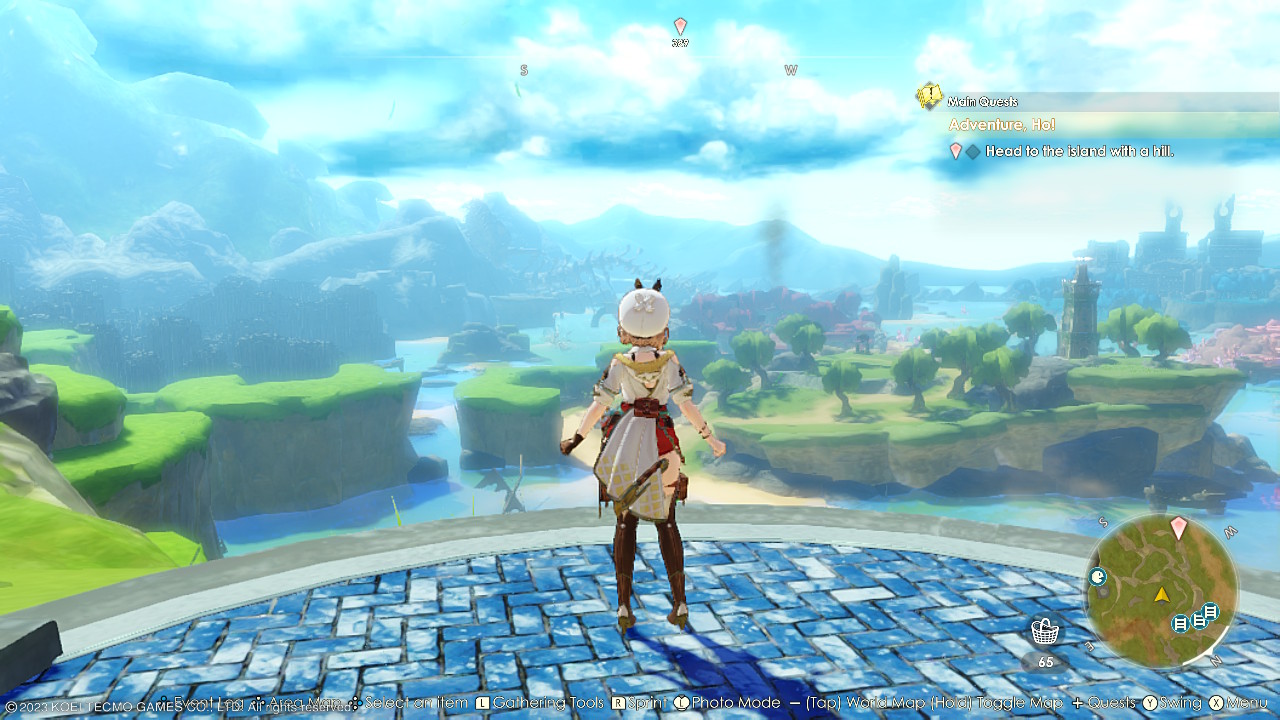Image resolution: width=1280 pixels, height=720 pixels.
Task: Click the "Head to the island" objective
Action: click(x=1079, y=152)
